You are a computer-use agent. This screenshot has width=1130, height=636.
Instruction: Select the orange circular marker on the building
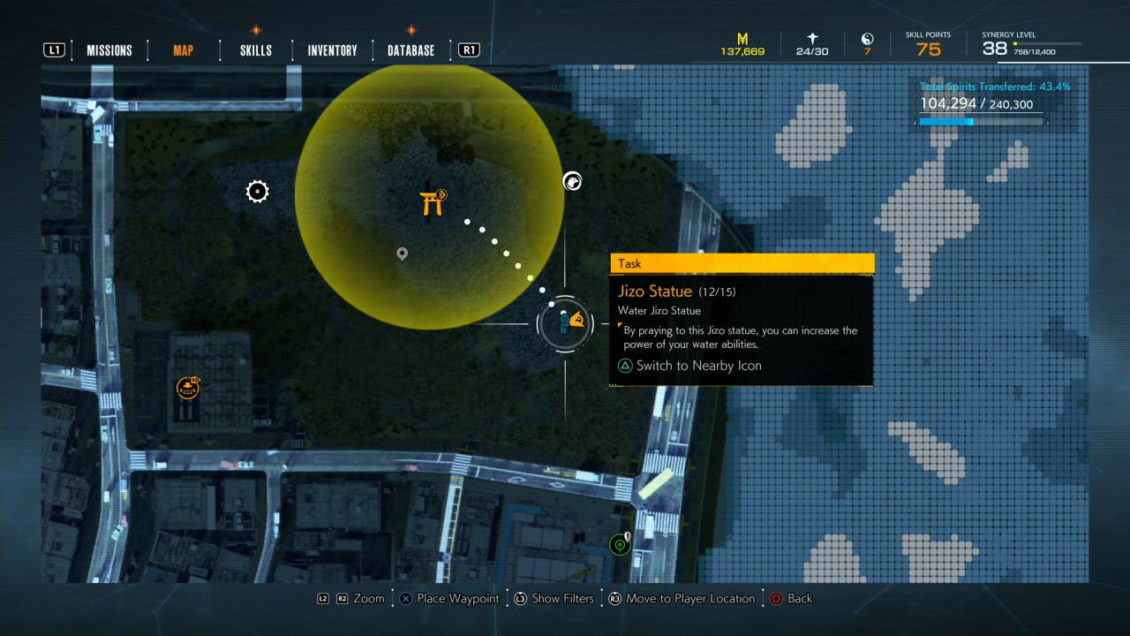[x=187, y=388]
